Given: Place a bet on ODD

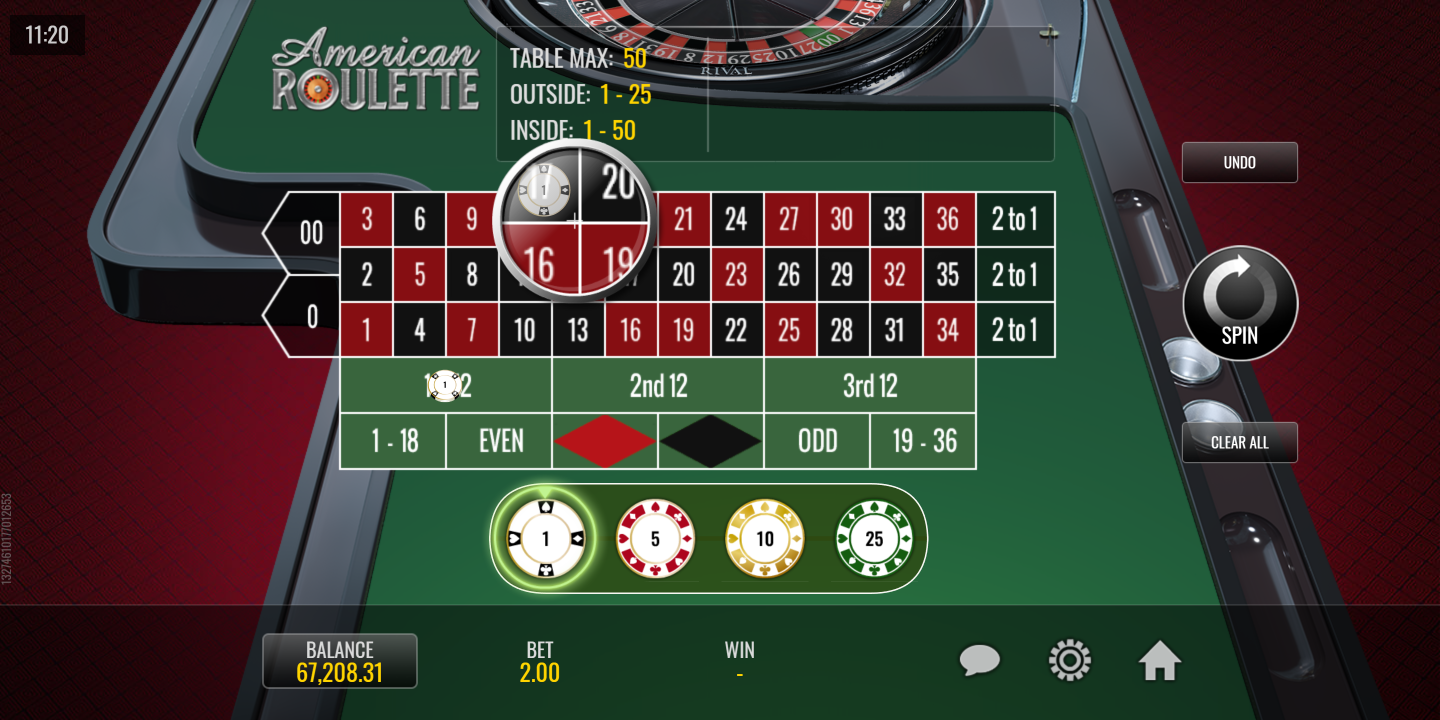Looking at the screenshot, I should (817, 441).
